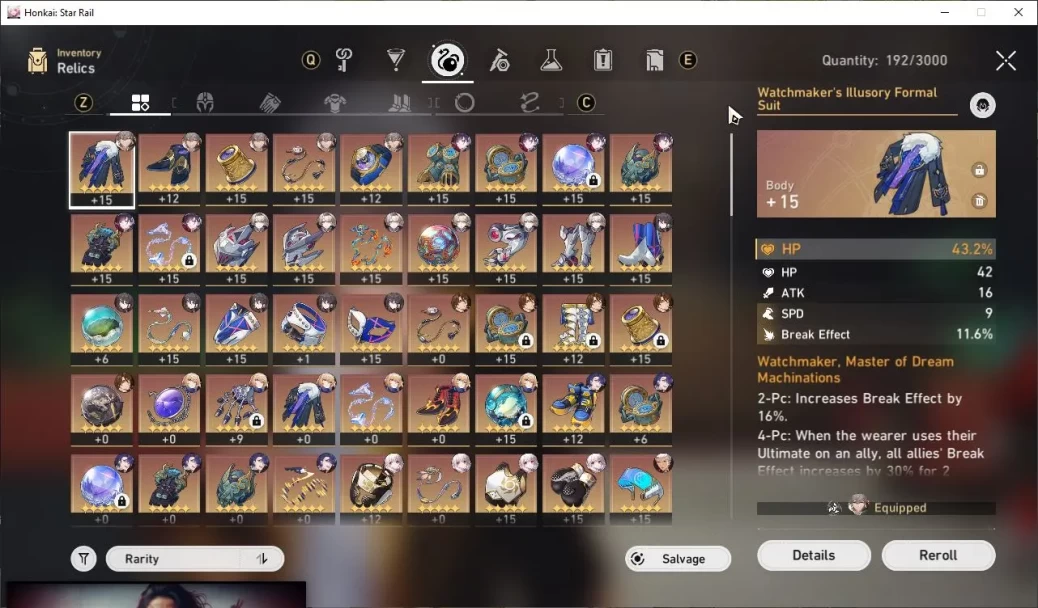Open the Details of the selected relic
The height and width of the screenshot is (608, 1038).
[813, 556]
